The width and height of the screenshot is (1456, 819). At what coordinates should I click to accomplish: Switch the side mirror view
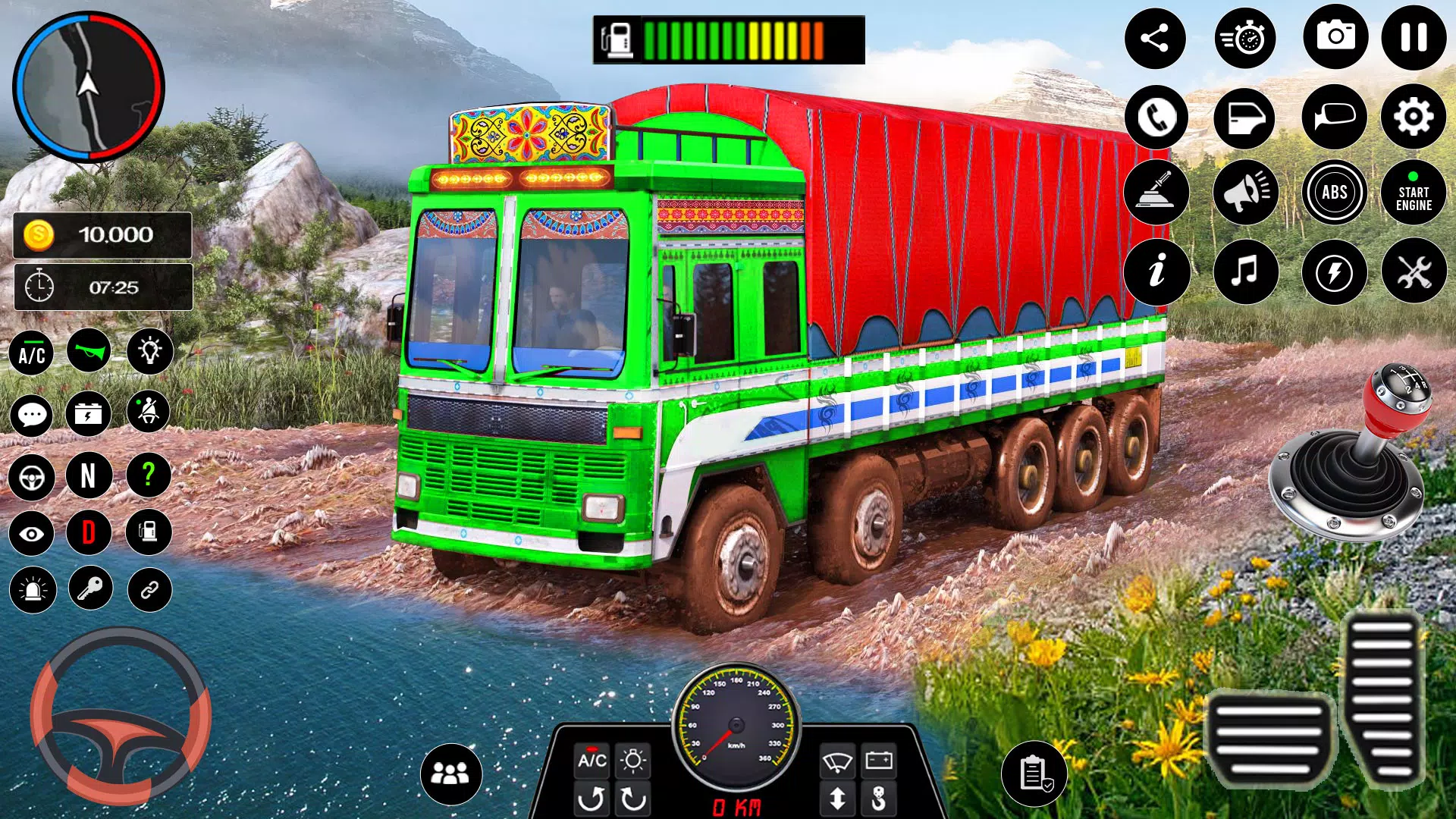(x=1335, y=117)
